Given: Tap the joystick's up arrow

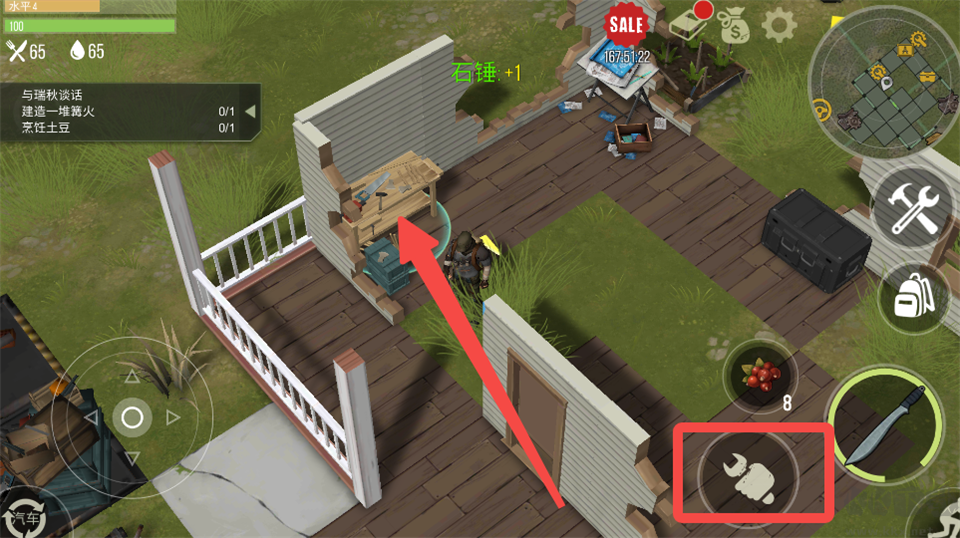Looking at the screenshot, I should click(x=132, y=377).
